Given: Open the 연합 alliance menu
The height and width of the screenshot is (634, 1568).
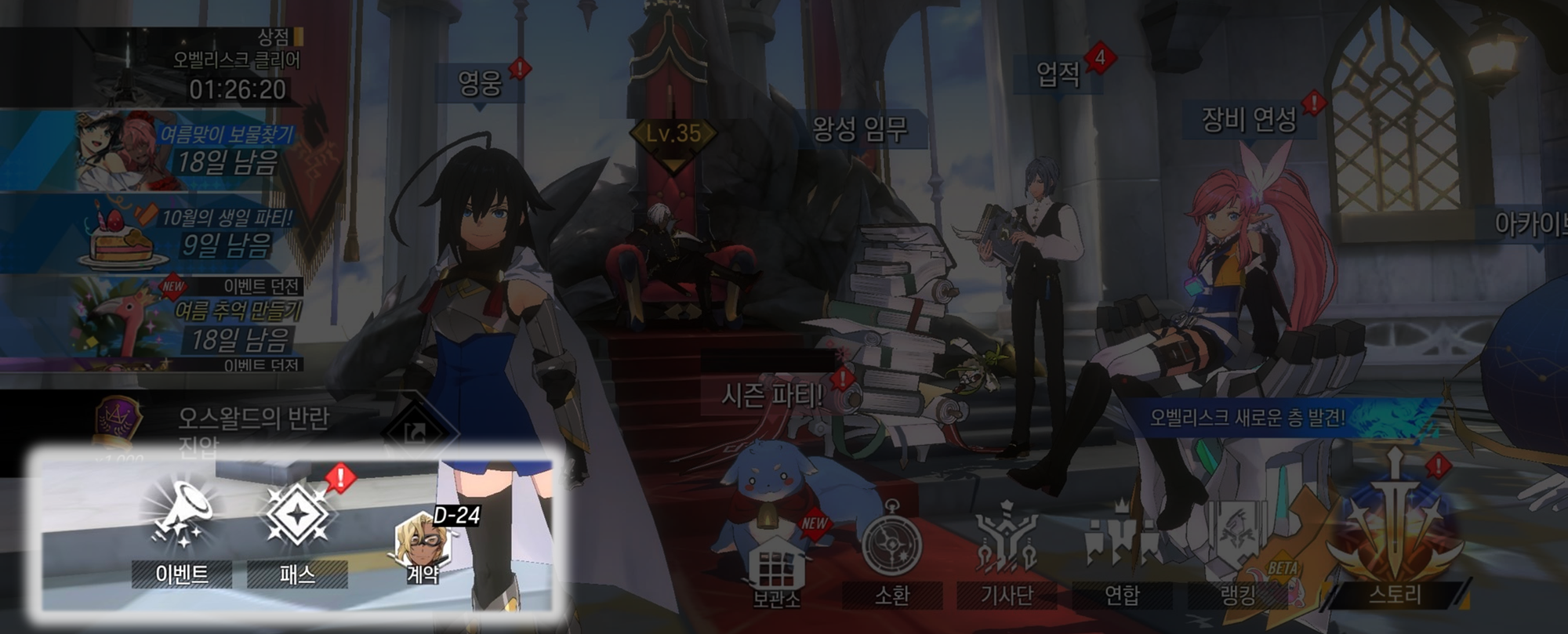Looking at the screenshot, I should coord(1122,552).
